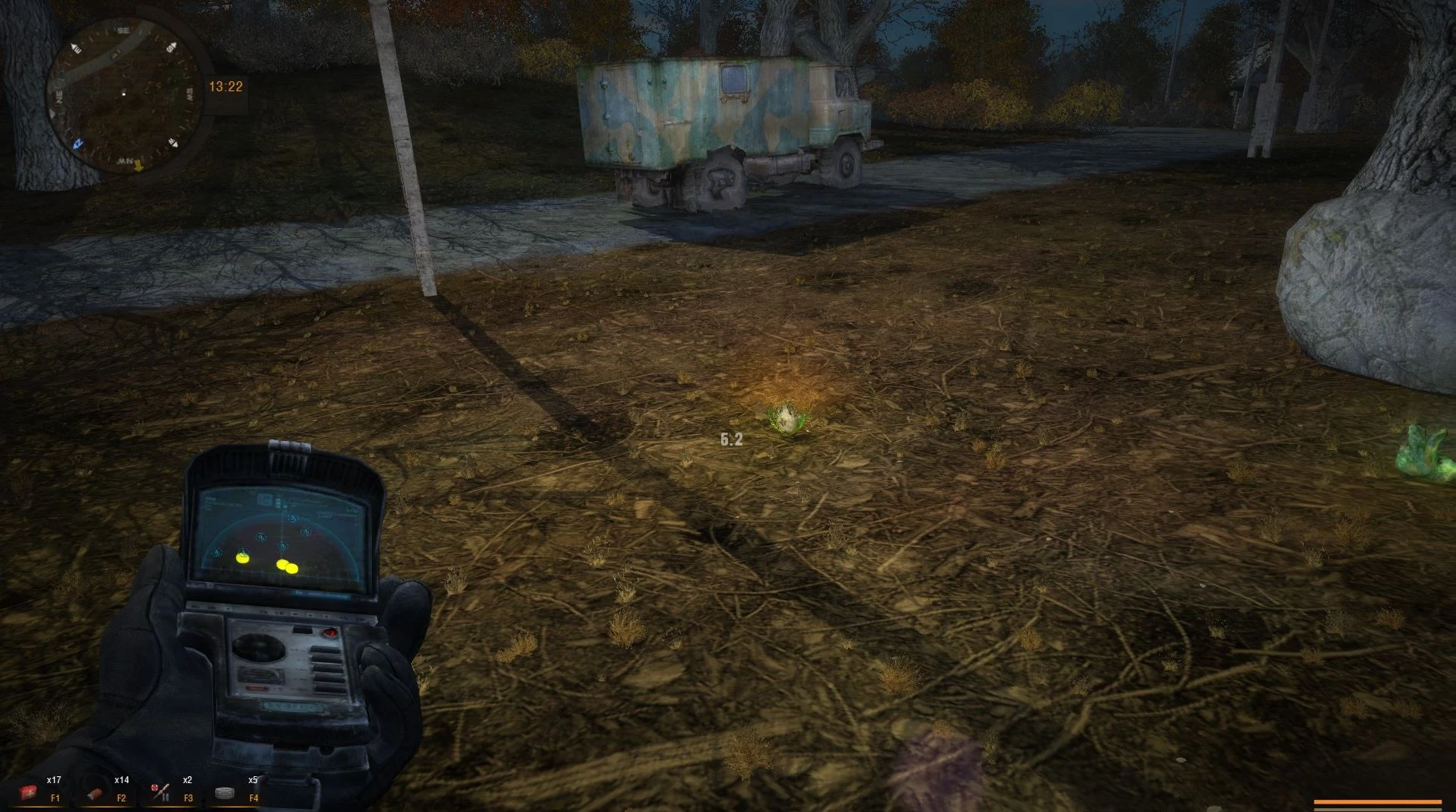The image size is (1456, 812).
Task: Expand the minimap compass dial
Action: pos(127,91)
